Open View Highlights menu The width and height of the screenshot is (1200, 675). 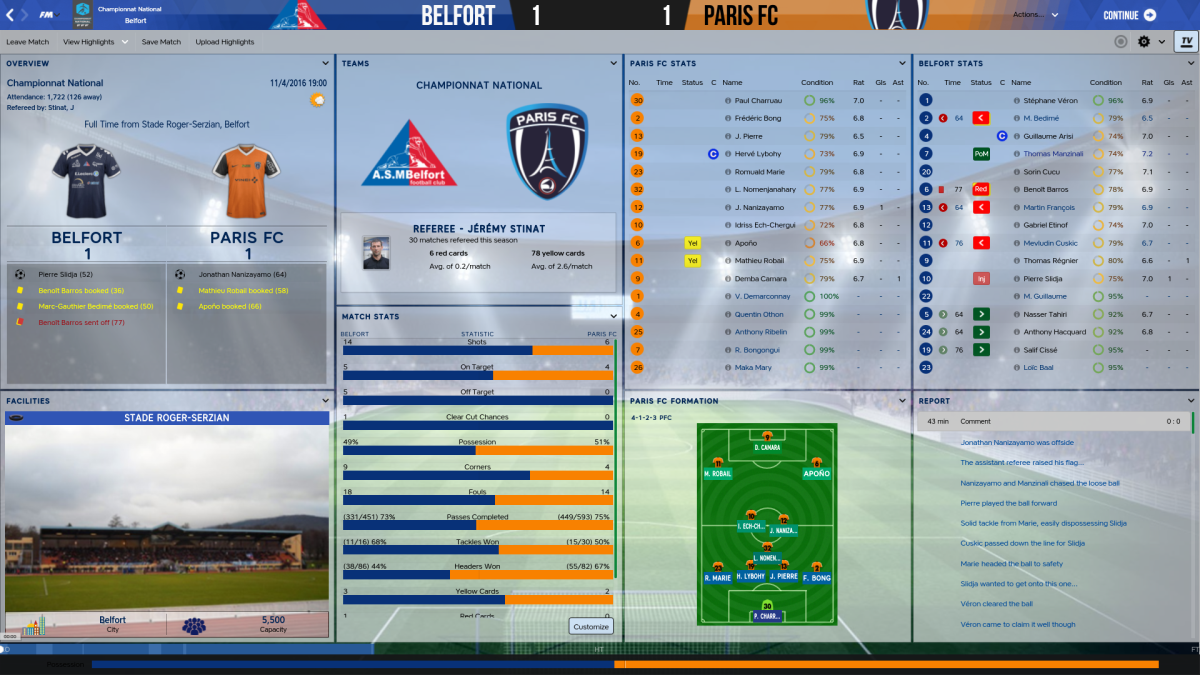click(x=95, y=42)
